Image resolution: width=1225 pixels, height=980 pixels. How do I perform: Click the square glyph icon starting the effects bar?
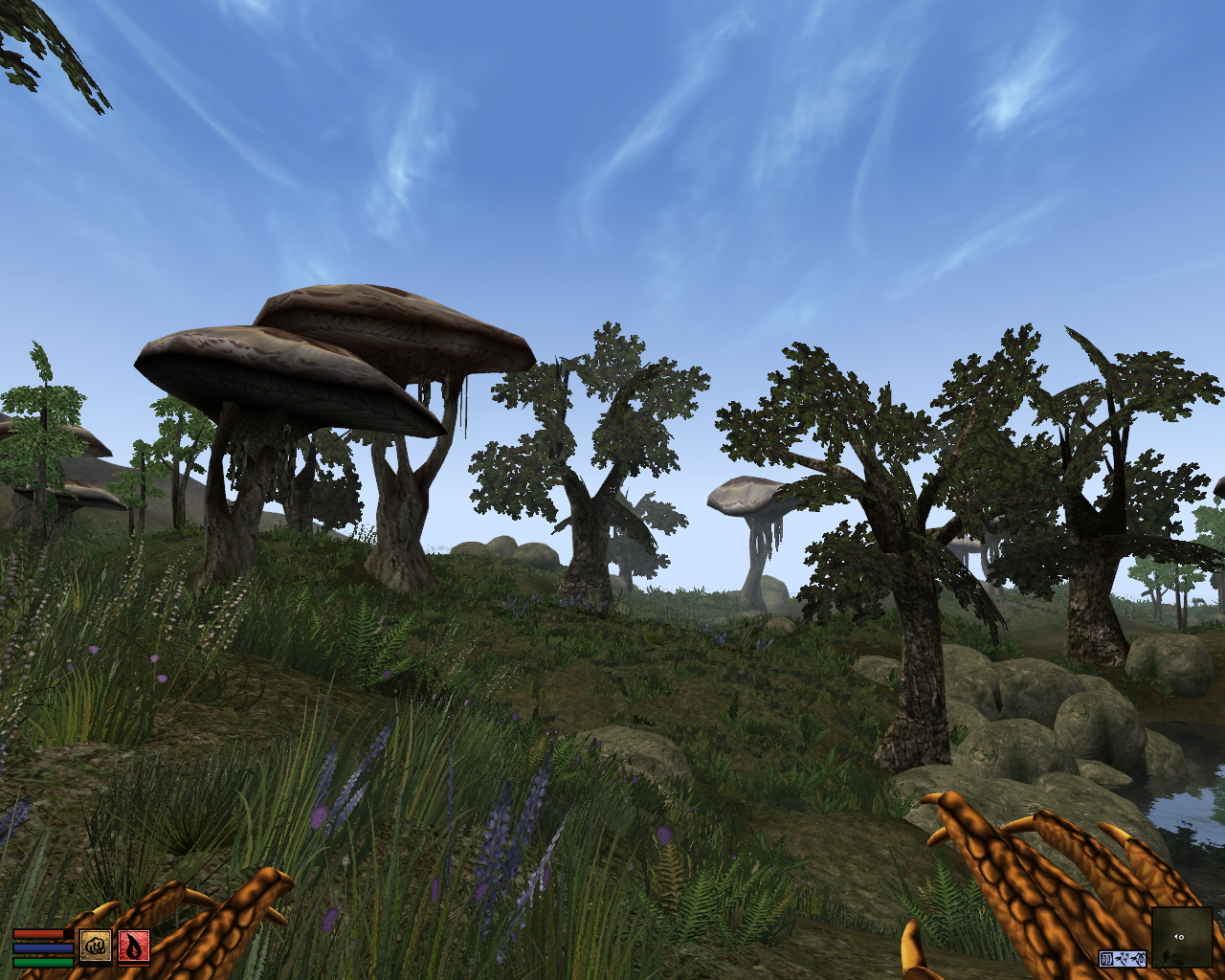coord(1106,959)
